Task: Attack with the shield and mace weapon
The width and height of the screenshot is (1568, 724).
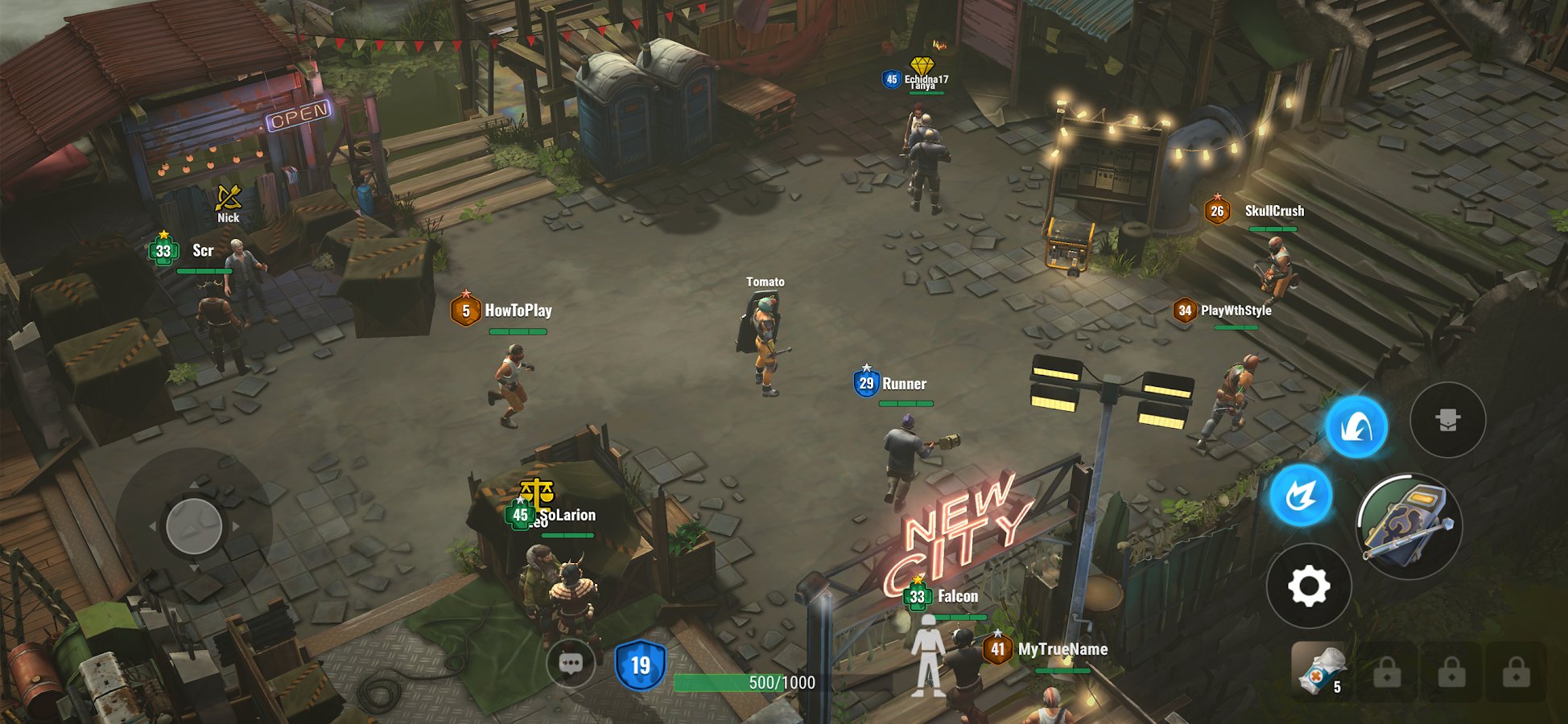Action: (1409, 526)
